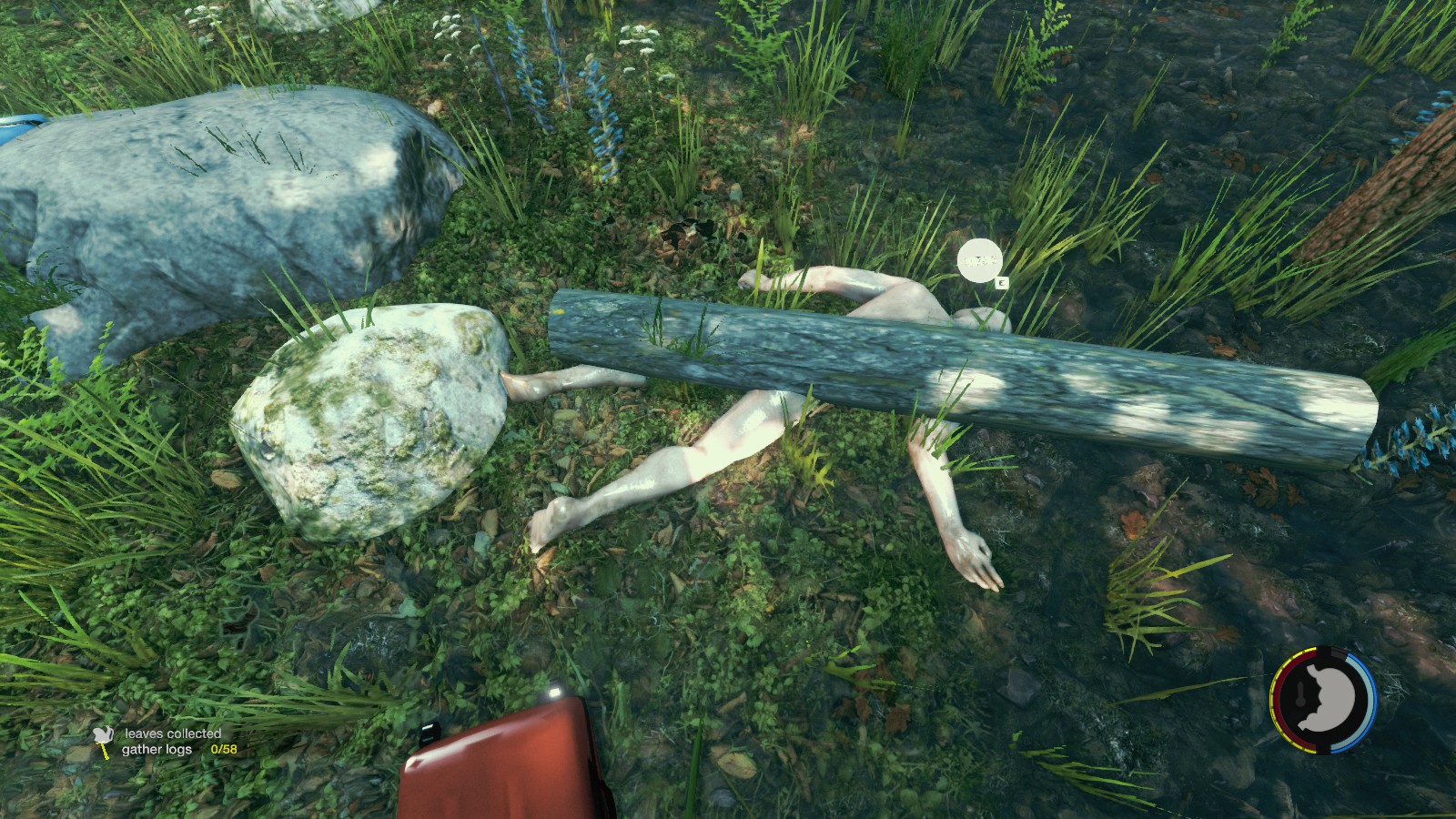The width and height of the screenshot is (1456, 819).
Task: Click the round white interaction icon
Action: point(979,260)
